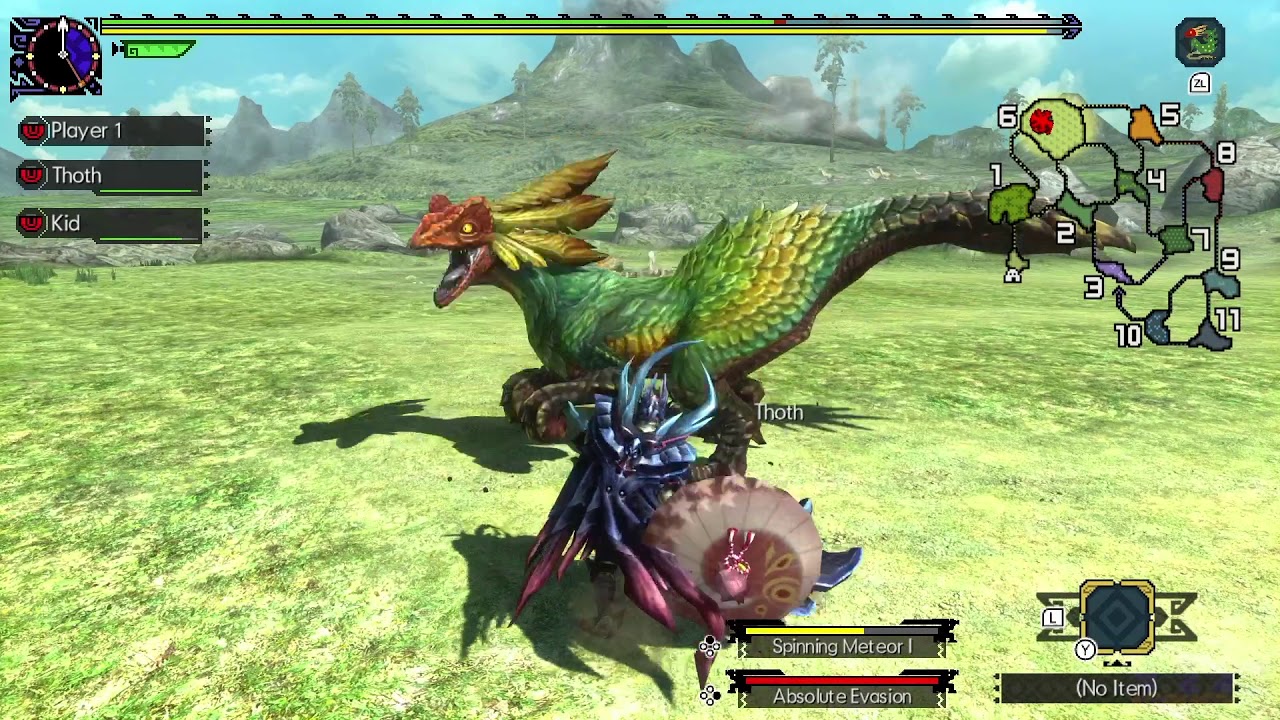Select Thoth in the party list

pos(112,176)
